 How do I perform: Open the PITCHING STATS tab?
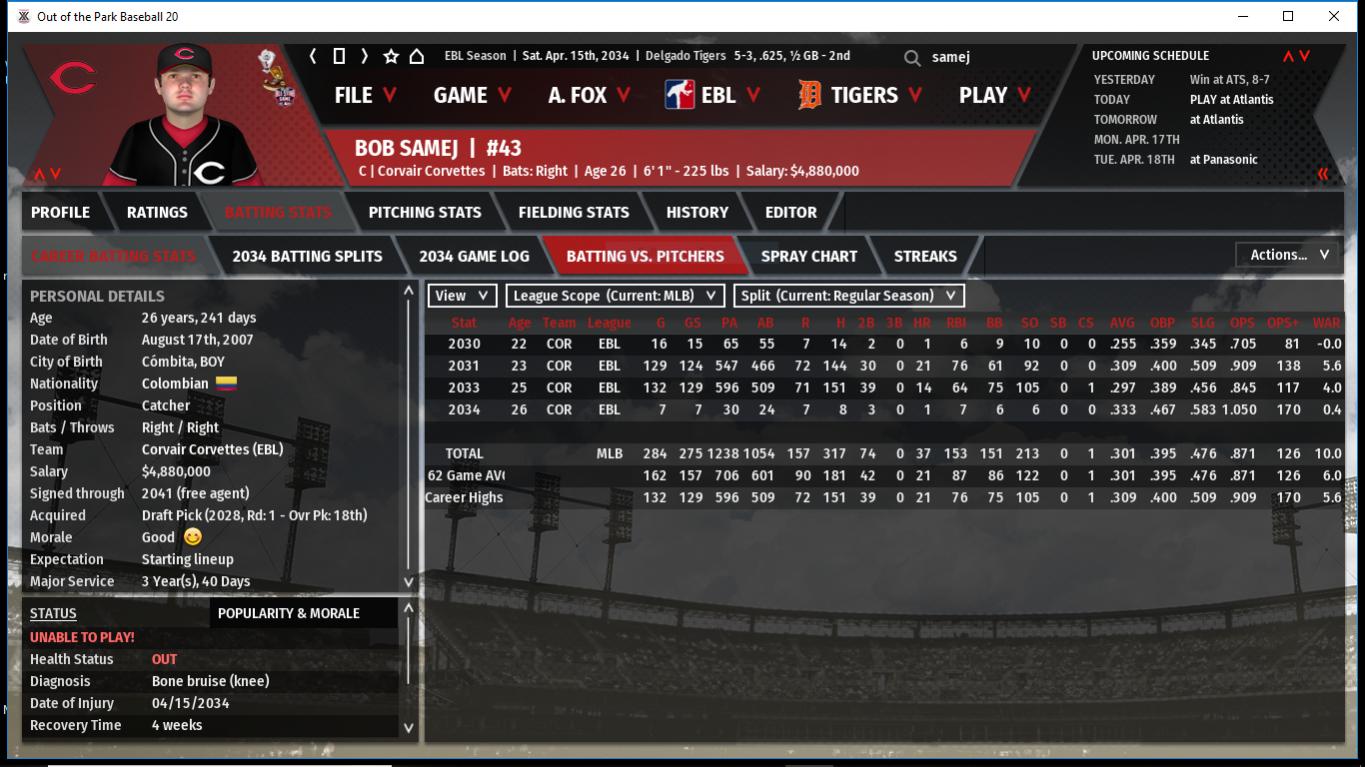coord(424,212)
